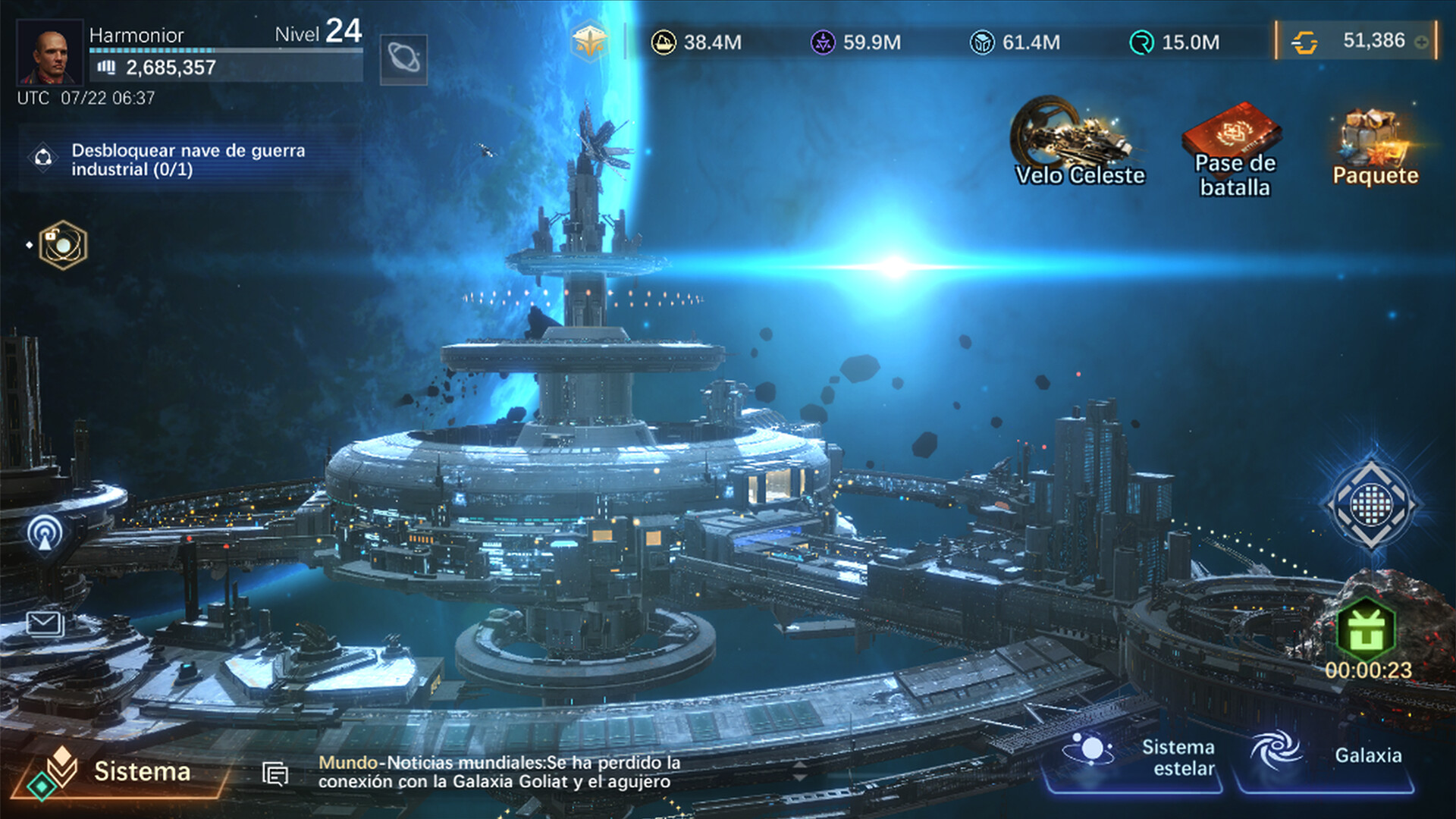Image resolution: width=1456 pixels, height=819 pixels.
Task: Switch to Galaxia view
Action: point(1326,757)
